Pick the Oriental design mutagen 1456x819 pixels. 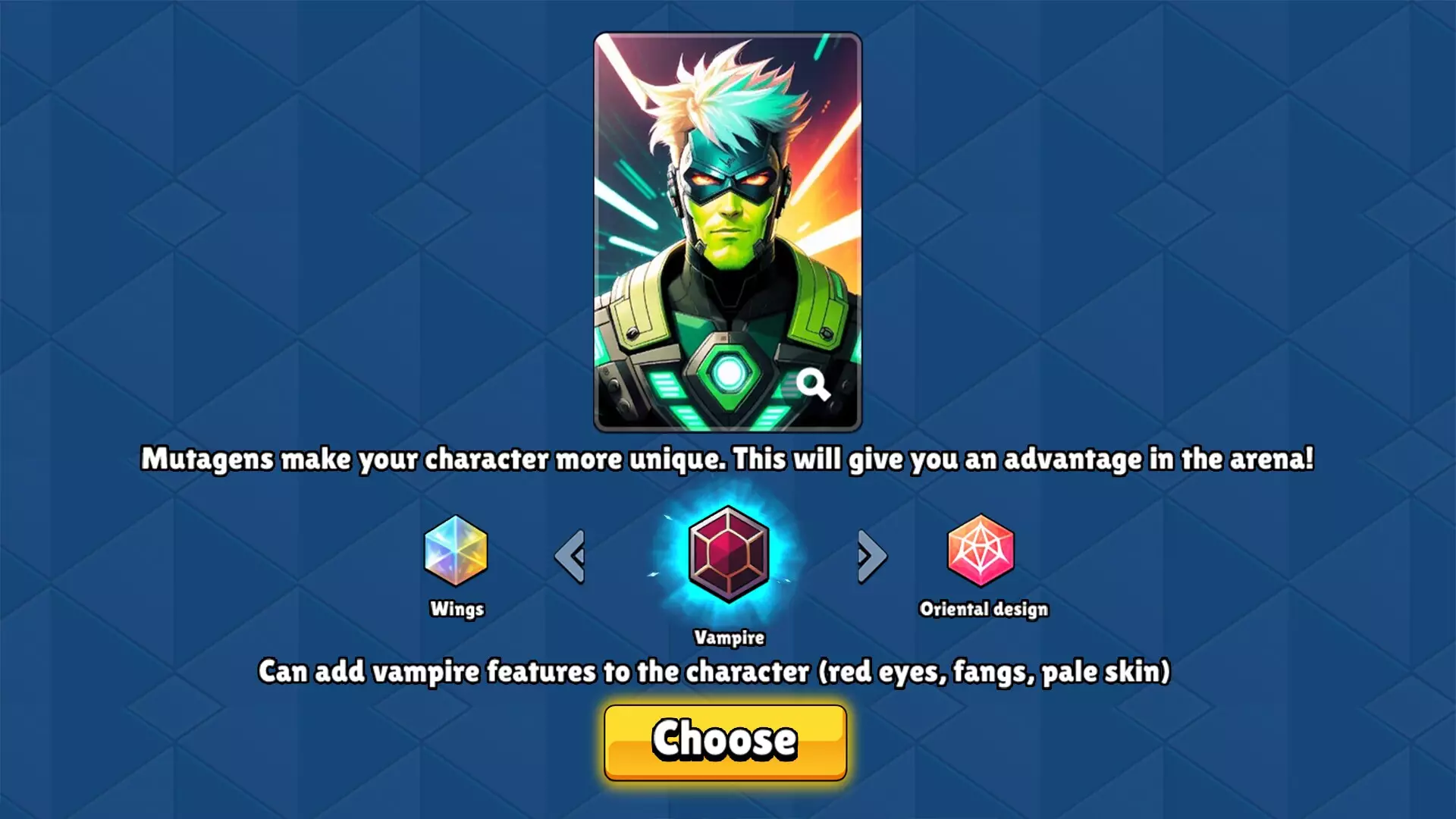[x=980, y=551]
